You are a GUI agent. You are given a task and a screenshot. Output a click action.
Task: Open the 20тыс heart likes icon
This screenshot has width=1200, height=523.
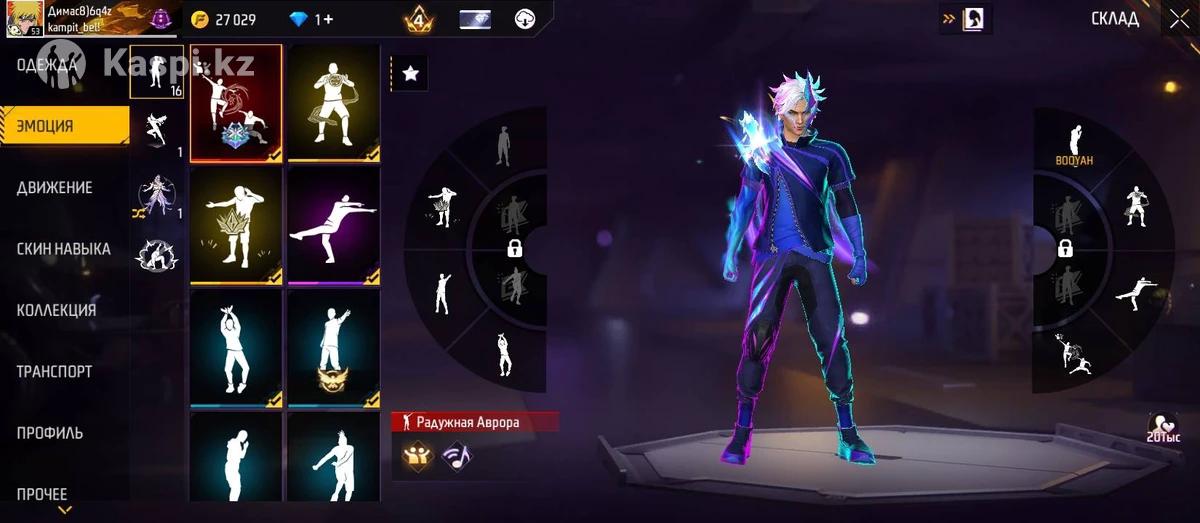click(1164, 427)
